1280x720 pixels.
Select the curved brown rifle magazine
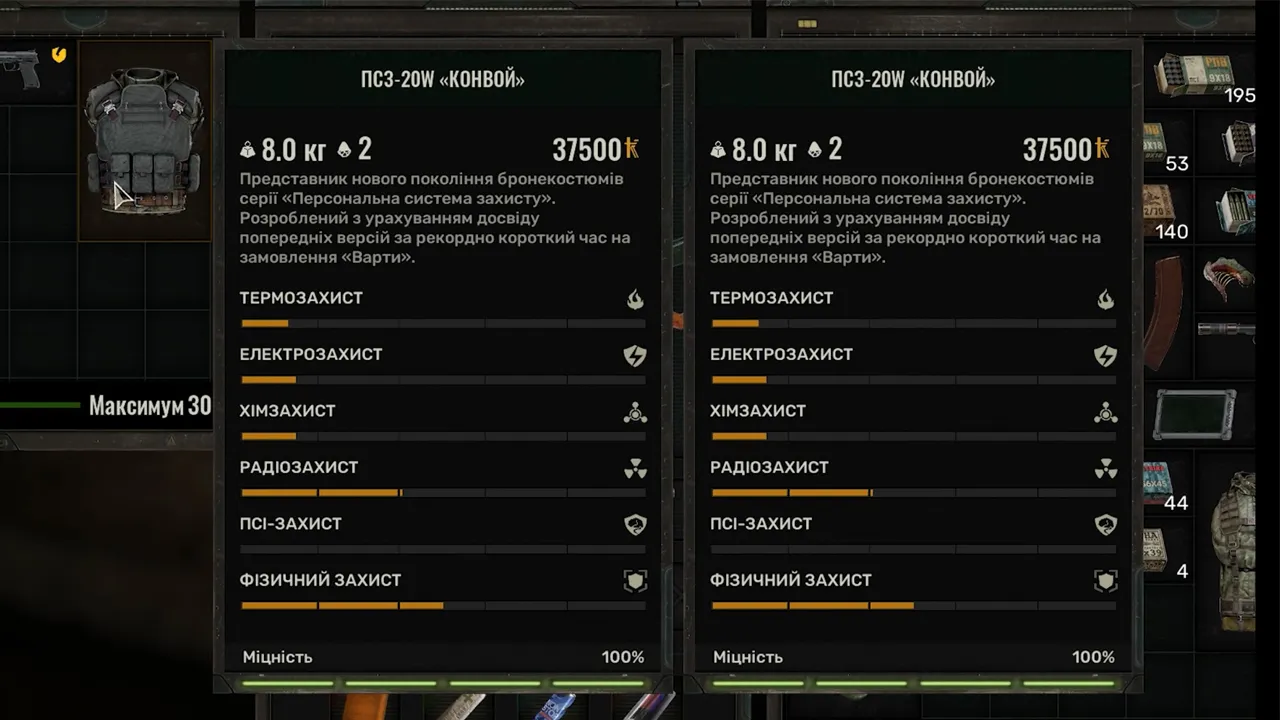point(1163,310)
